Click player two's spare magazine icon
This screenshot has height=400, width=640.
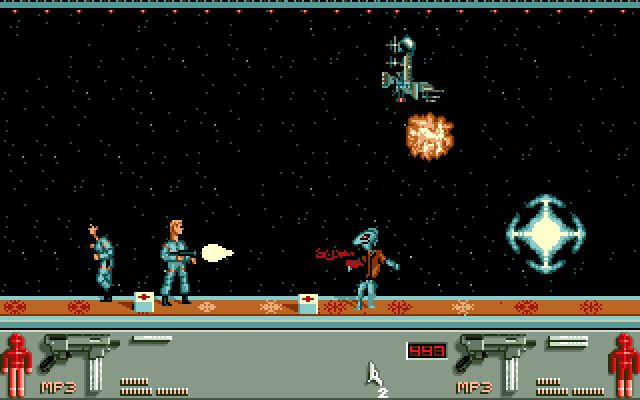pos(567,341)
